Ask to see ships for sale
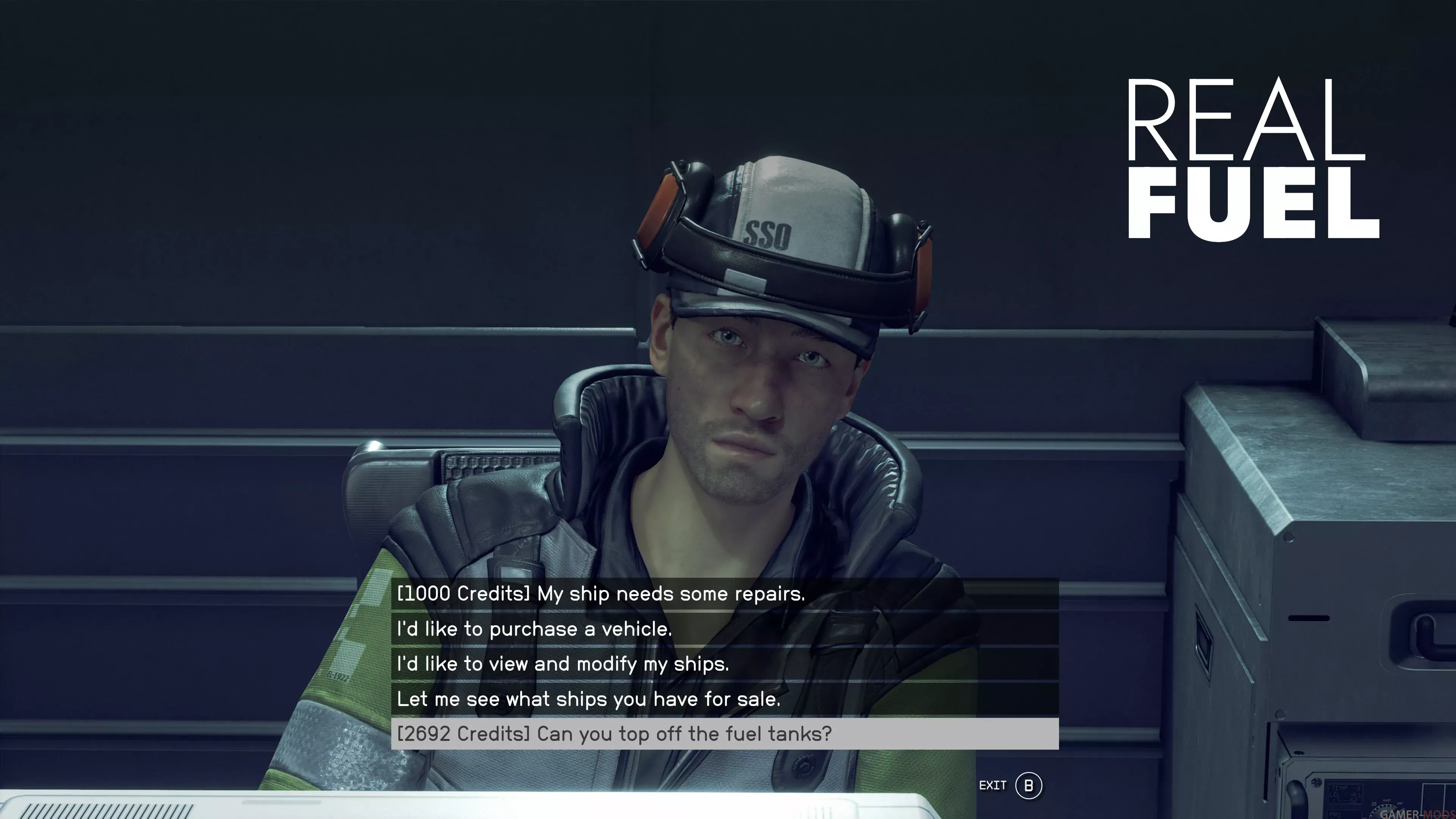Screen dimensions: 1456x819 tap(588, 699)
